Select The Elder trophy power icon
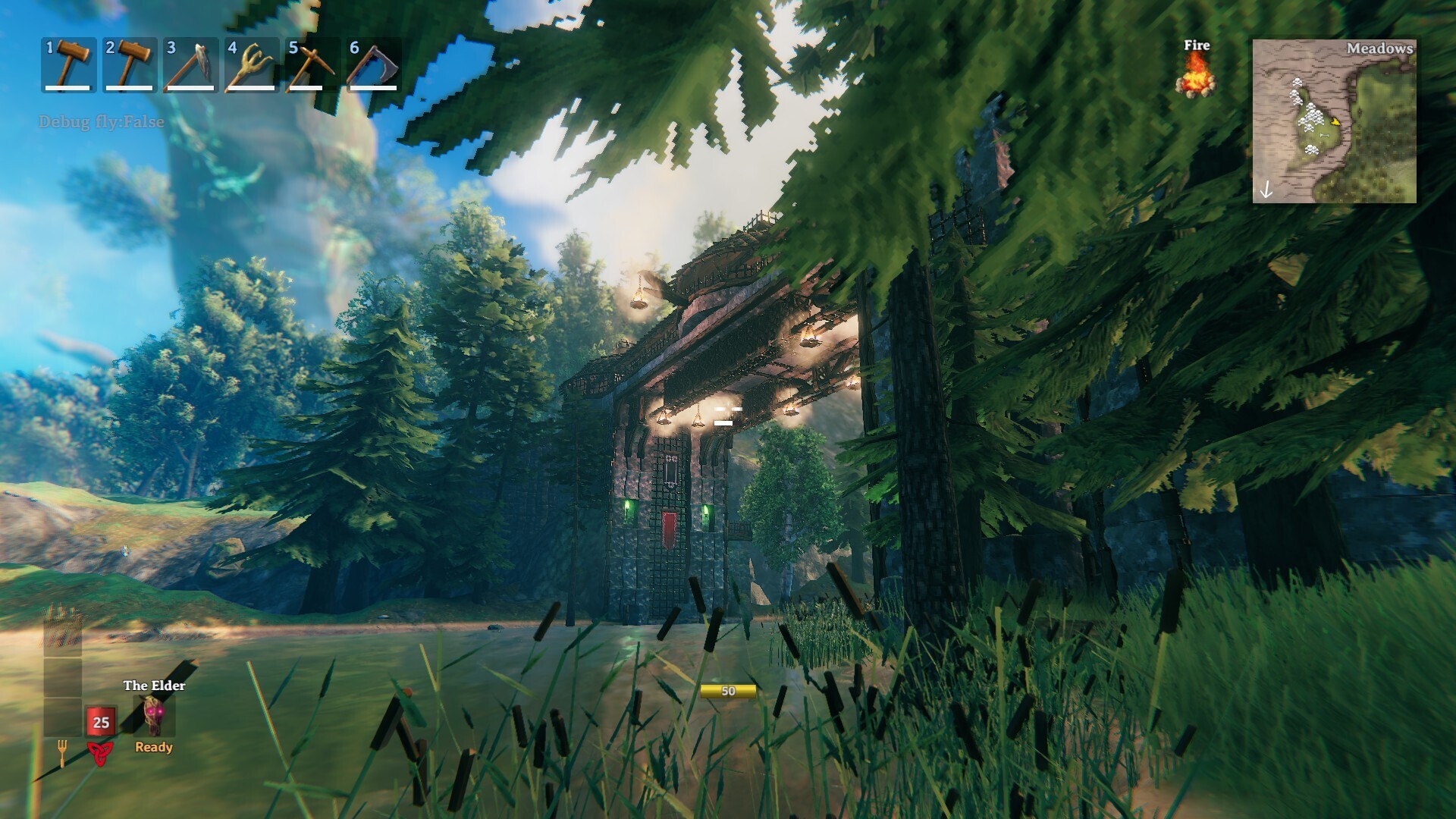Viewport: 1456px width, 819px height. 154,716
